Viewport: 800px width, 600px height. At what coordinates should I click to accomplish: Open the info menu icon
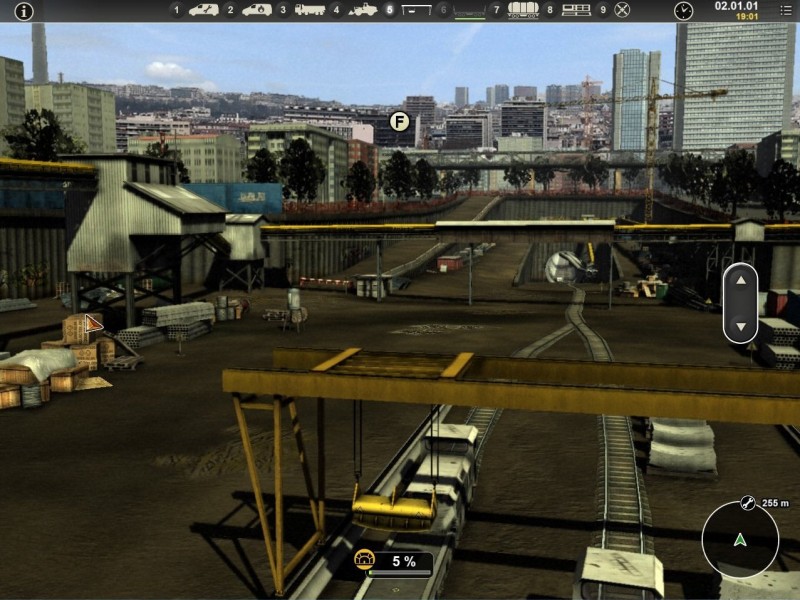[23, 11]
